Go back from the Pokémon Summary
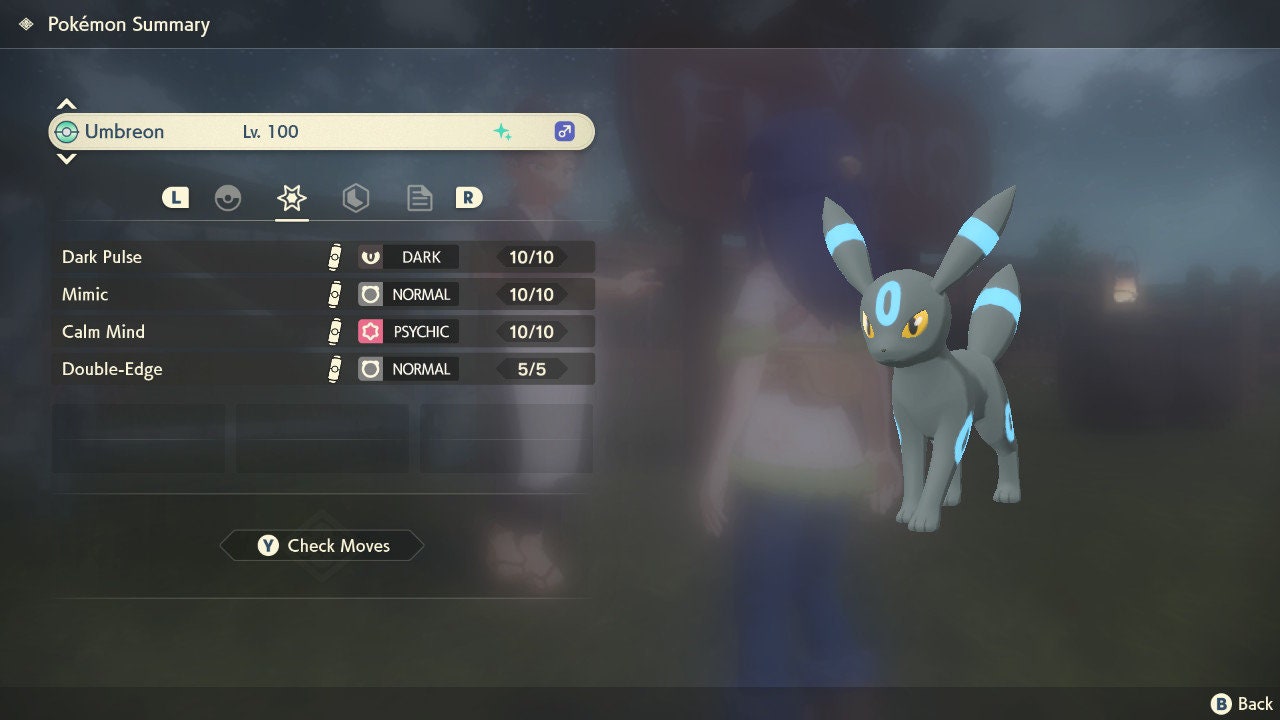This screenshot has width=1280, height=720. (1242, 704)
